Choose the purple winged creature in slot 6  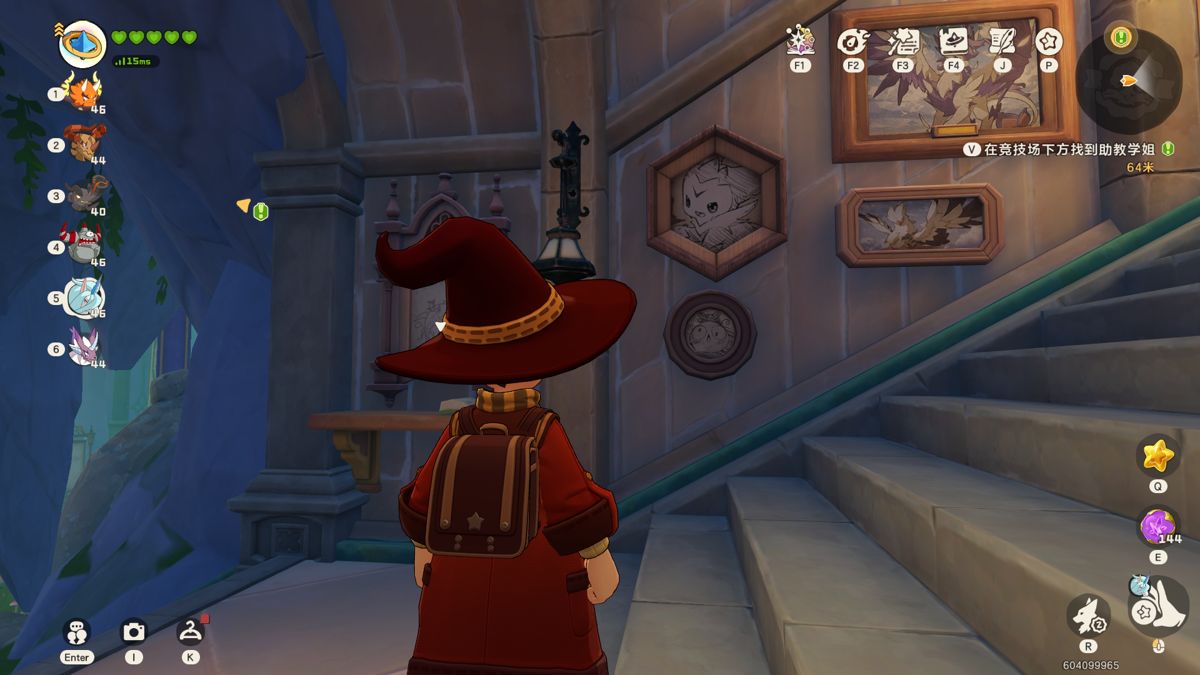coord(84,347)
